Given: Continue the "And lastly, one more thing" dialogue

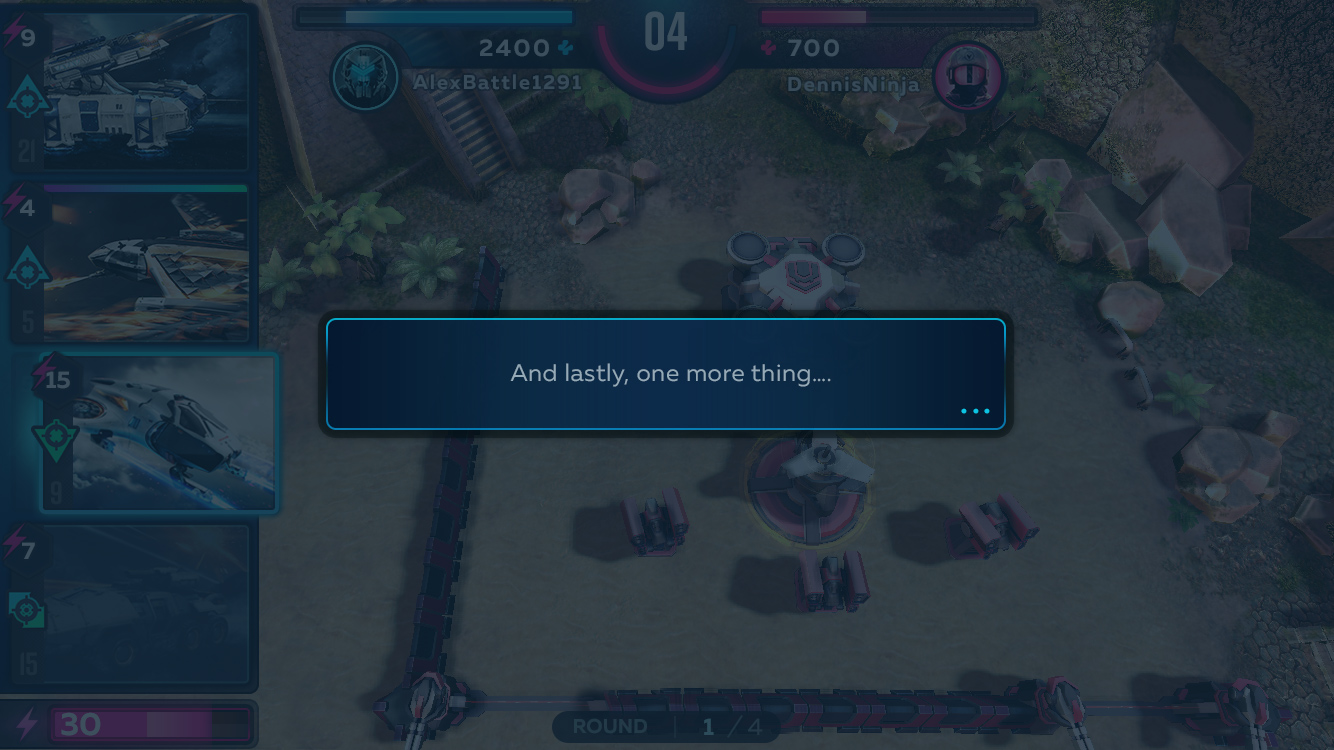Looking at the screenshot, I should point(974,411).
